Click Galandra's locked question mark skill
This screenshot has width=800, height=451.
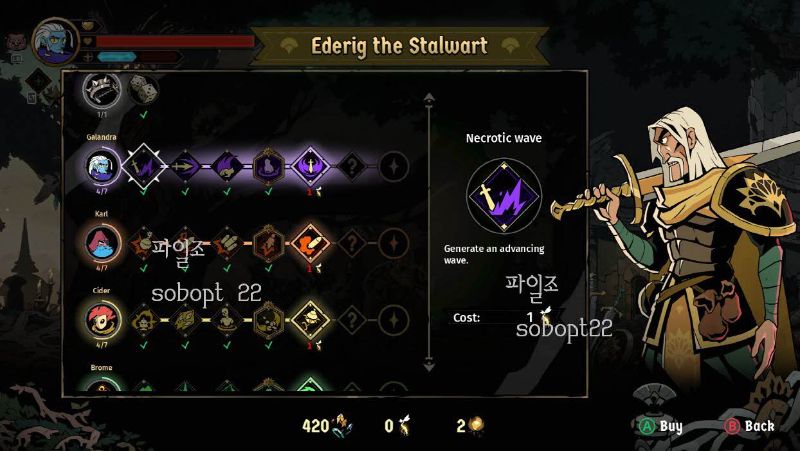tap(351, 164)
